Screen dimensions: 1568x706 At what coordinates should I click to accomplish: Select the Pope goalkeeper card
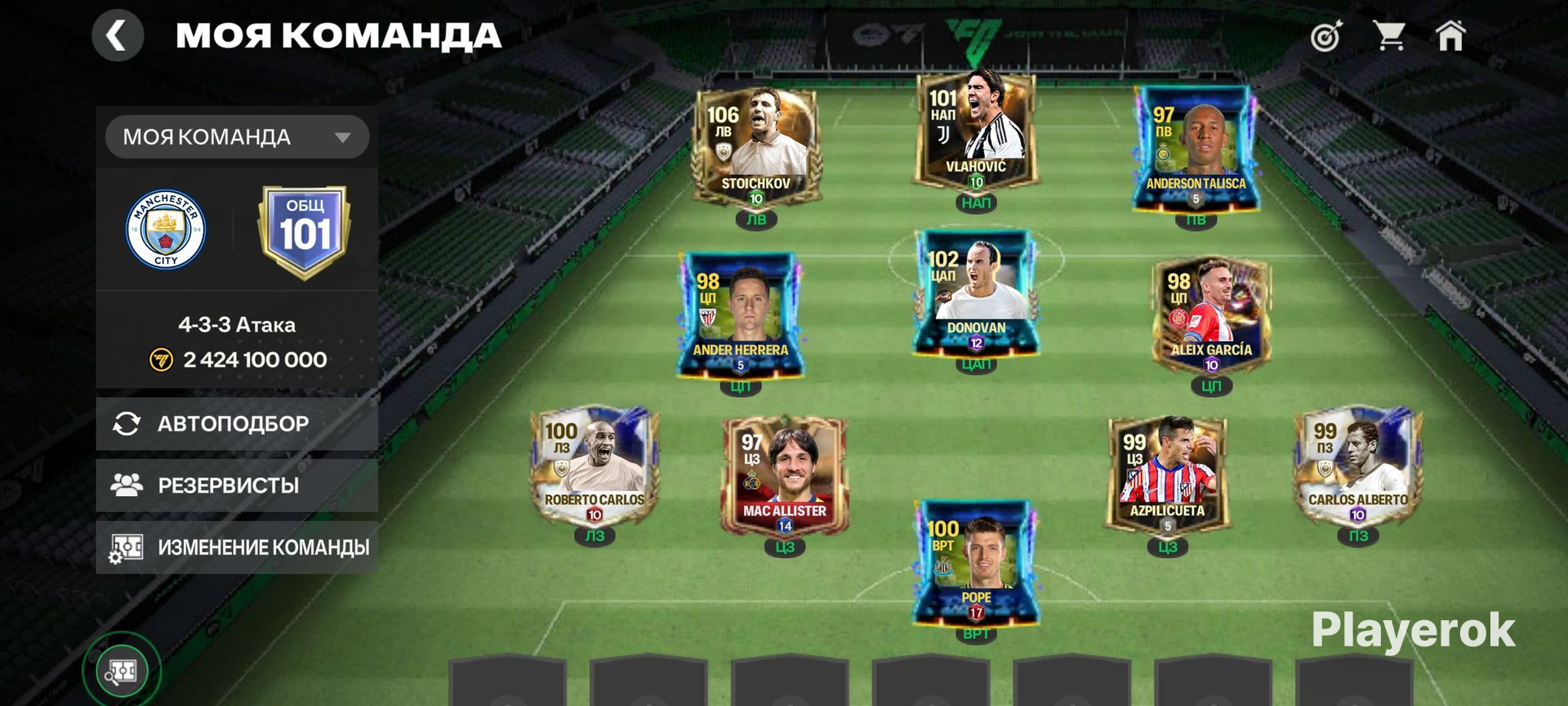pos(976,564)
